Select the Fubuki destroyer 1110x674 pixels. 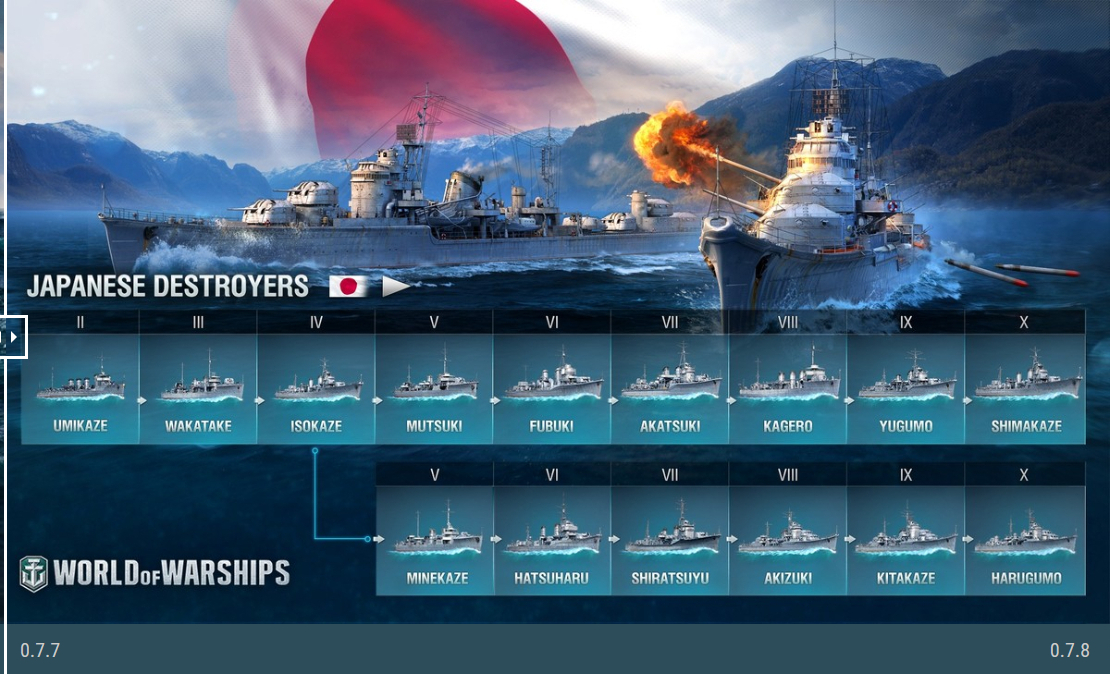(x=552, y=389)
